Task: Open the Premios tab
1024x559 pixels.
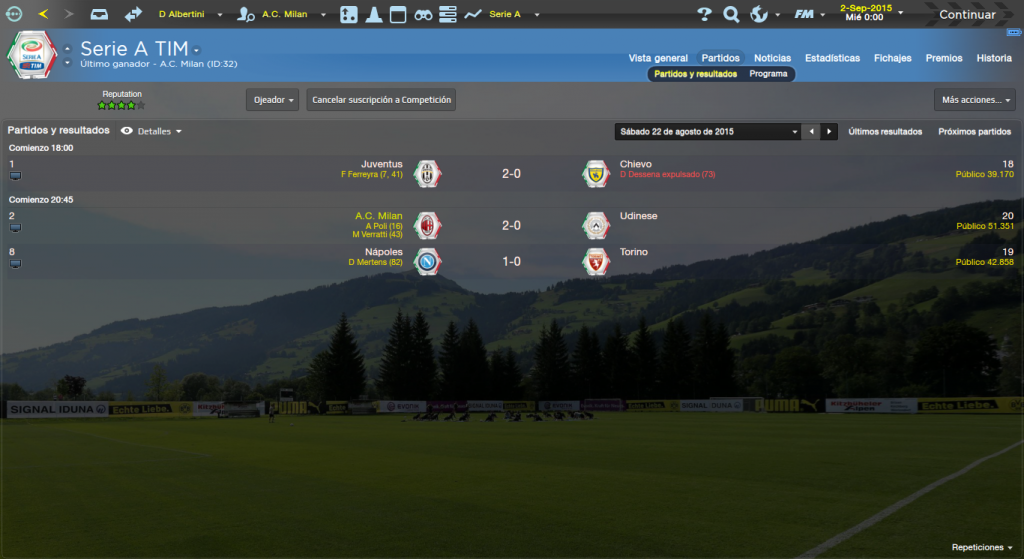Action: (x=944, y=58)
